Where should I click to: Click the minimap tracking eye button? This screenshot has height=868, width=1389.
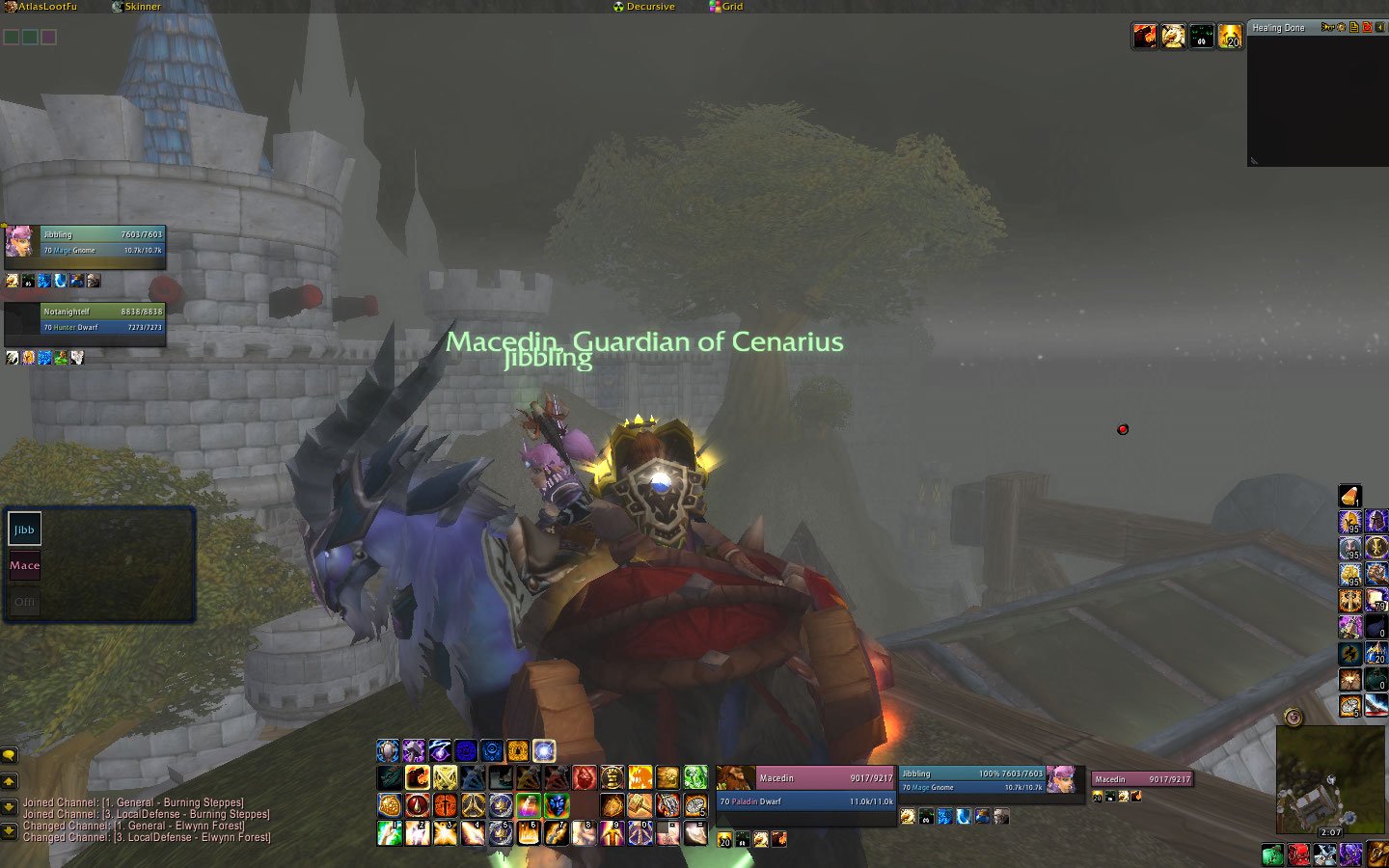tap(1294, 718)
